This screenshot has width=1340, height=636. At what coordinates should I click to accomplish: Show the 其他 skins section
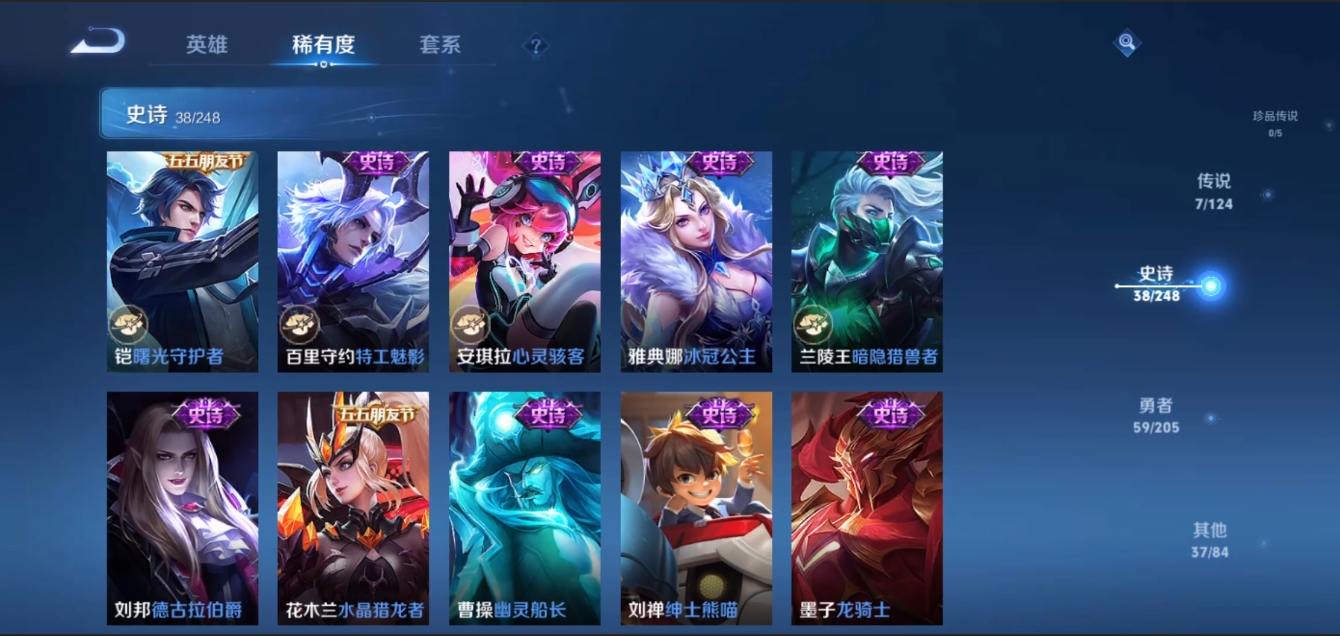tap(1209, 539)
